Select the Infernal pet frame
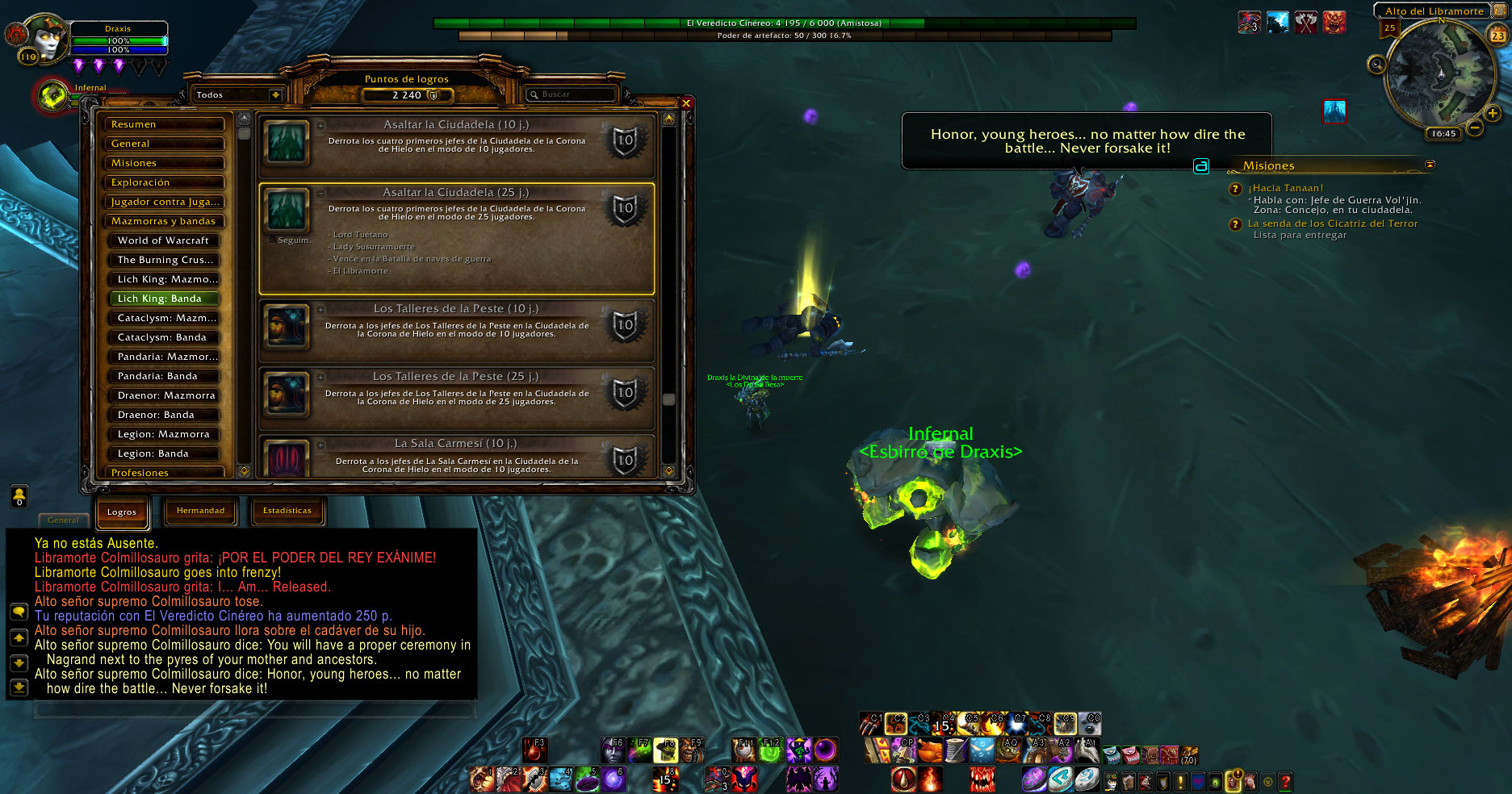Image resolution: width=1512 pixels, height=794 pixels. [x=53, y=97]
